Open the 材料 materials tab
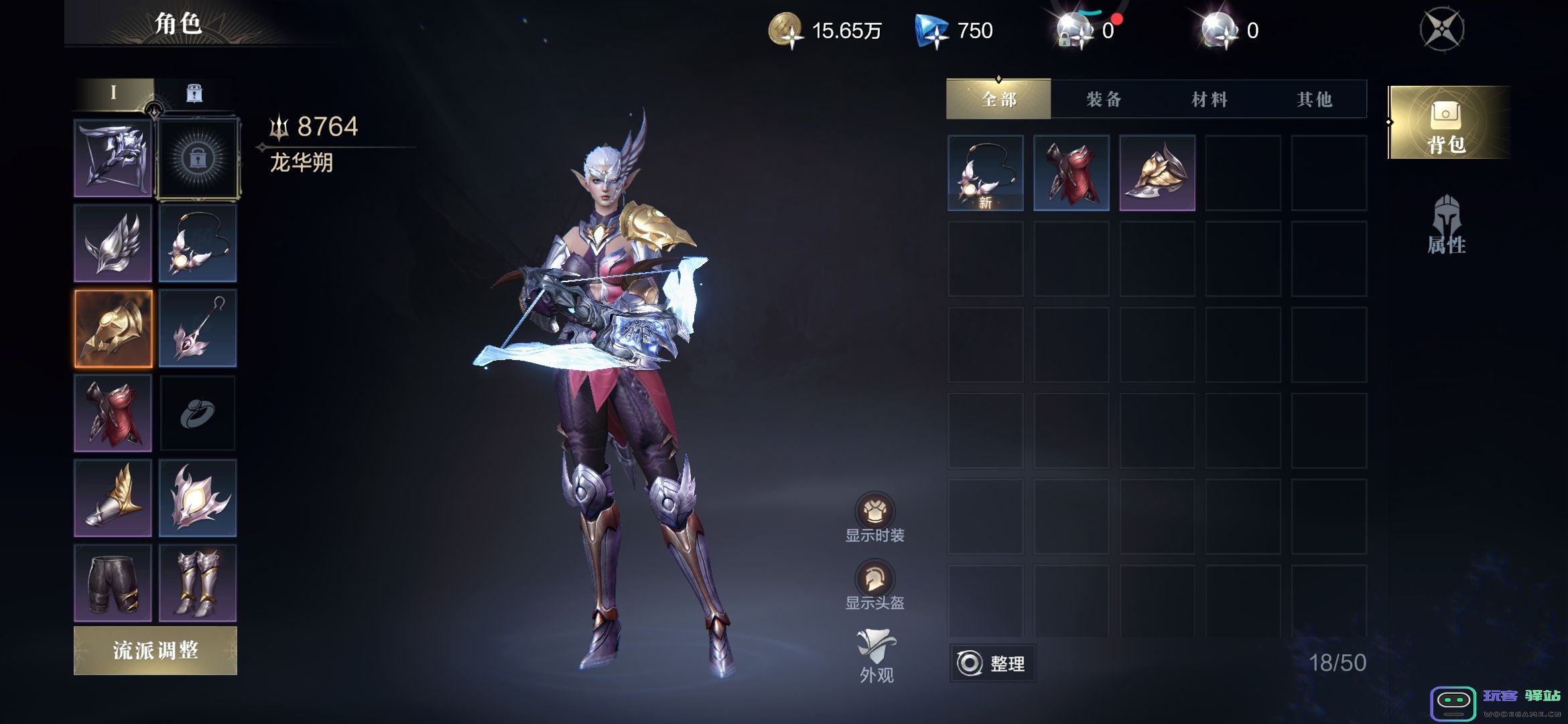 click(1209, 99)
